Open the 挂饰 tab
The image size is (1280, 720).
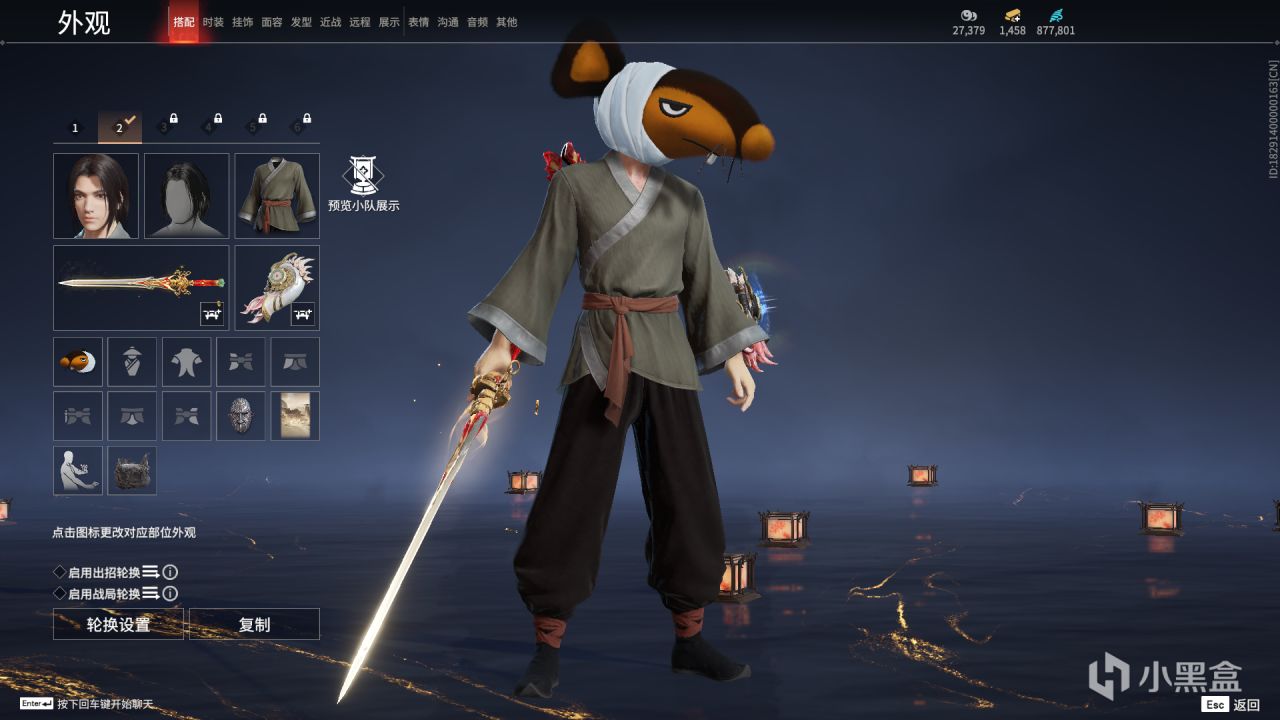(x=242, y=22)
